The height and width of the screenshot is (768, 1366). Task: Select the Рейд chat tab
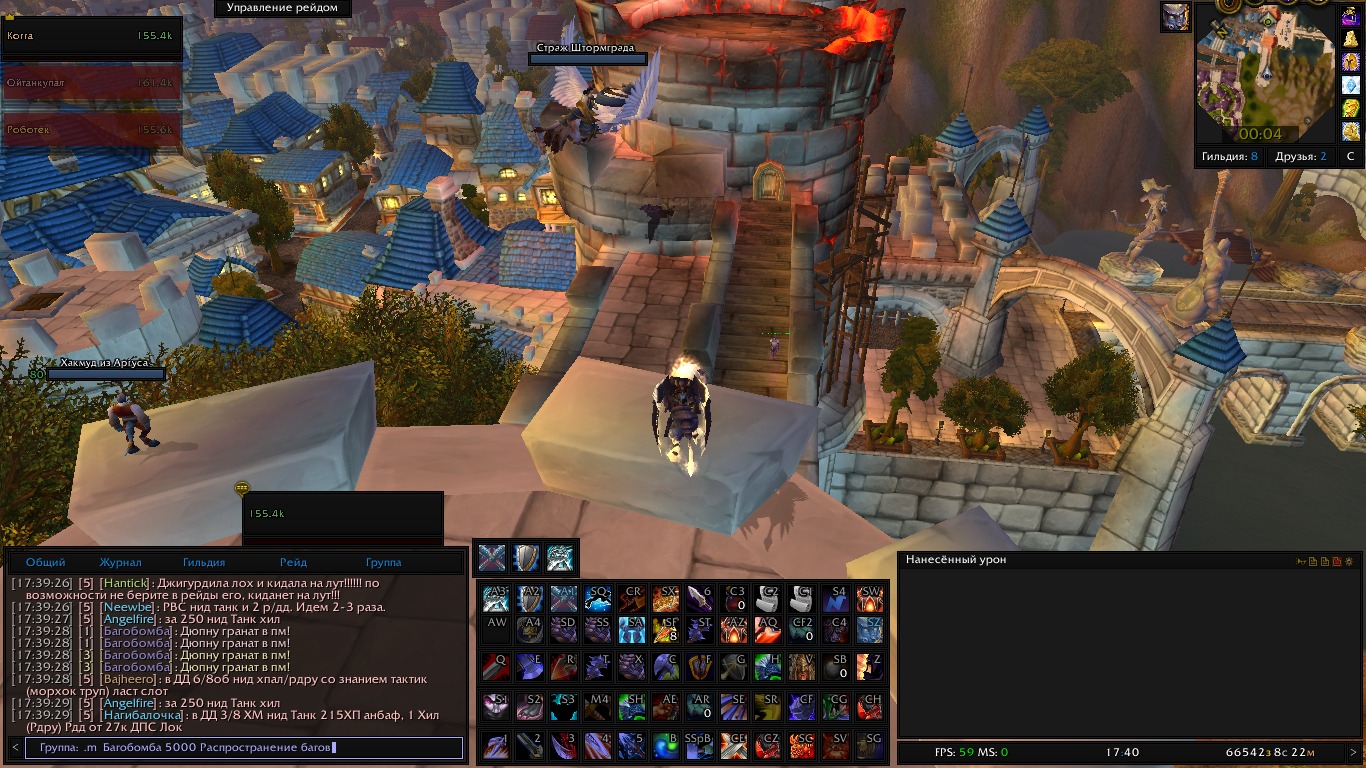pos(293,563)
